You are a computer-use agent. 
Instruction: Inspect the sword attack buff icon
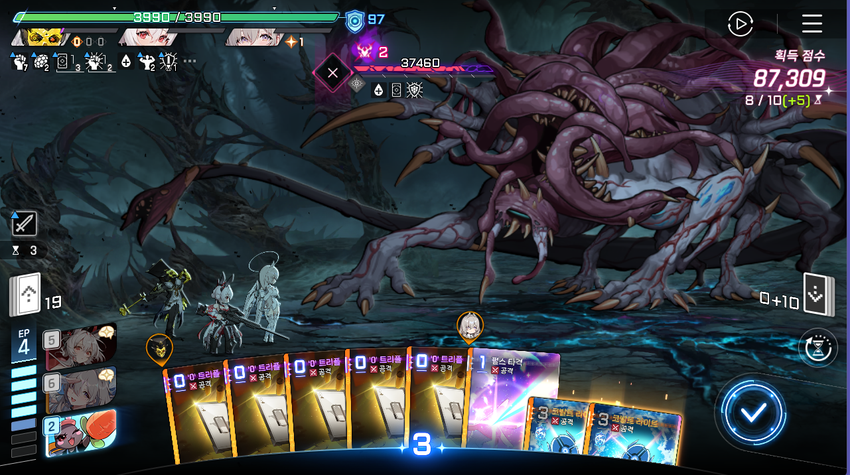(24, 224)
